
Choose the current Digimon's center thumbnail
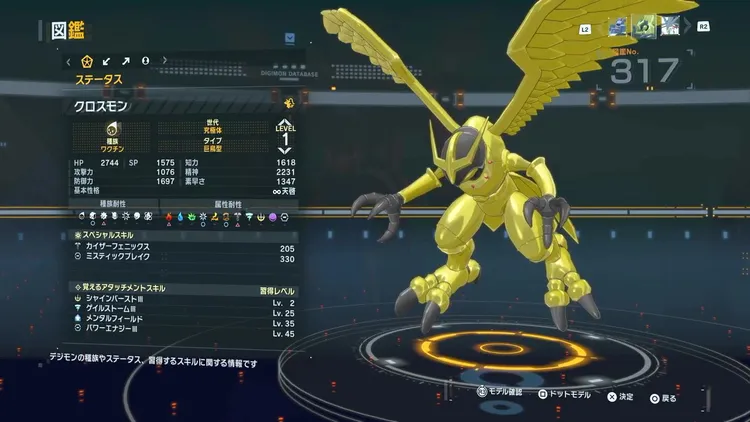pos(644,27)
